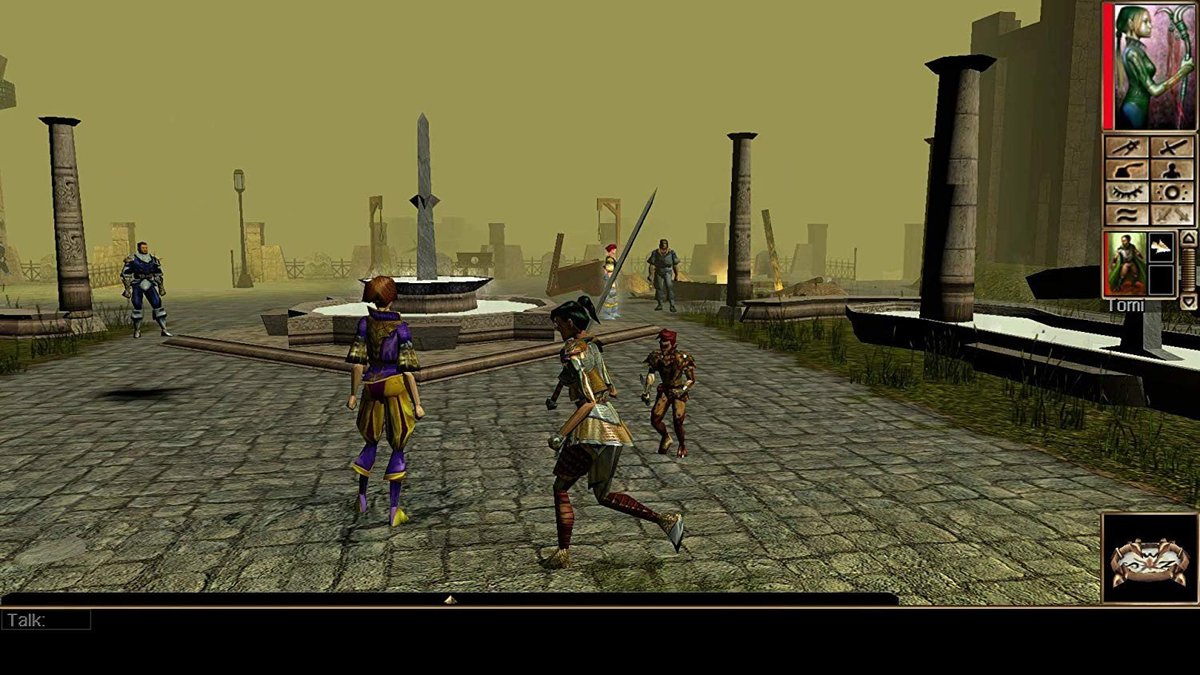Click the wavy lines icon button
Viewport: 1200px width, 675px height.
(1127, 214)
